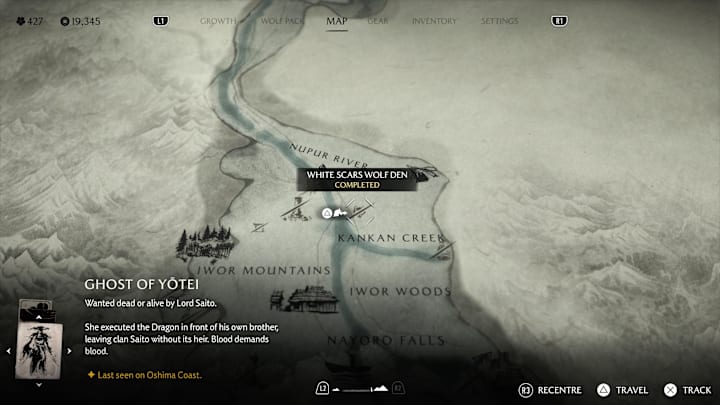Choose the Travel option
This screenshot has height=405, width=720.
click(622, 390)
